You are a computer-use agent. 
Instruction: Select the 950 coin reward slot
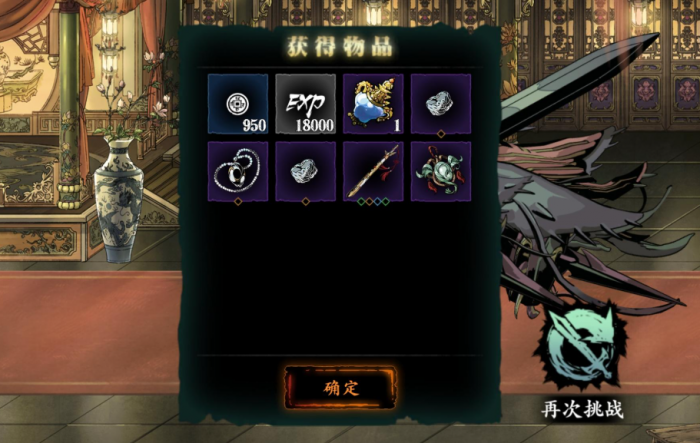pyautogui.click(x=238, y=103)
